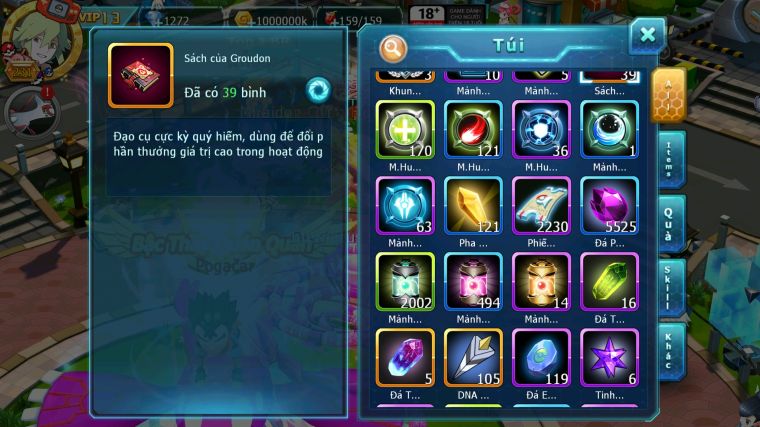The image size is (760, 427).
Task: Pick the eyeball item with count 1
Action: coord(609,130)
